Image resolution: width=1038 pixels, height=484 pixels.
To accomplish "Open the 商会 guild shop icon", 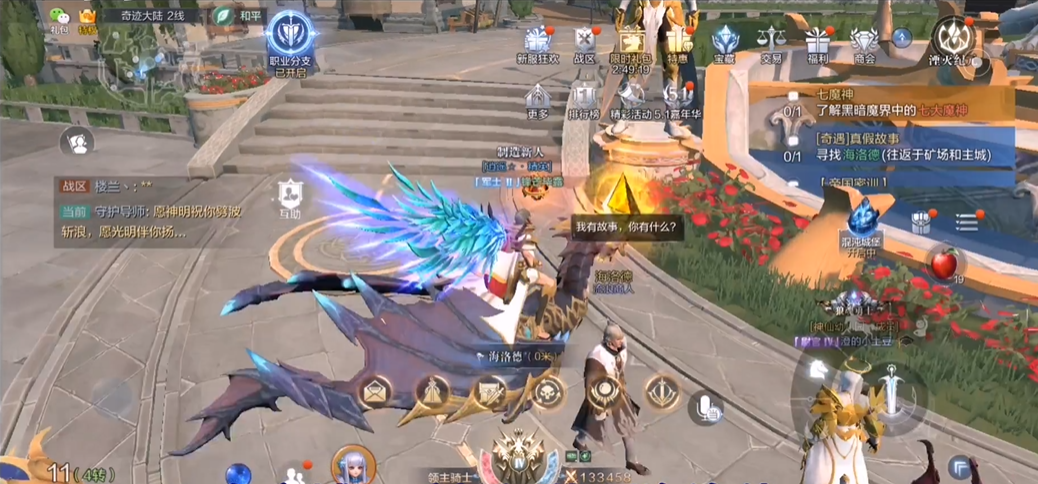I will tap(864, 43).
